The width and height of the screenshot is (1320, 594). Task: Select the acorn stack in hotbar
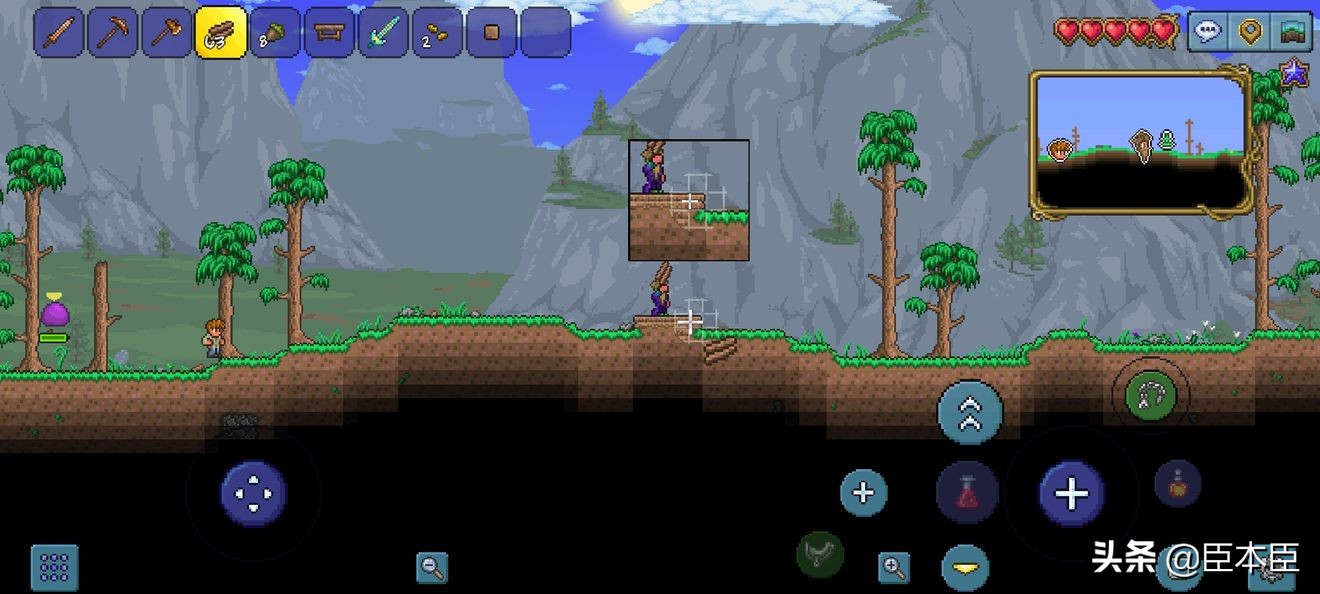pos(275,33)
